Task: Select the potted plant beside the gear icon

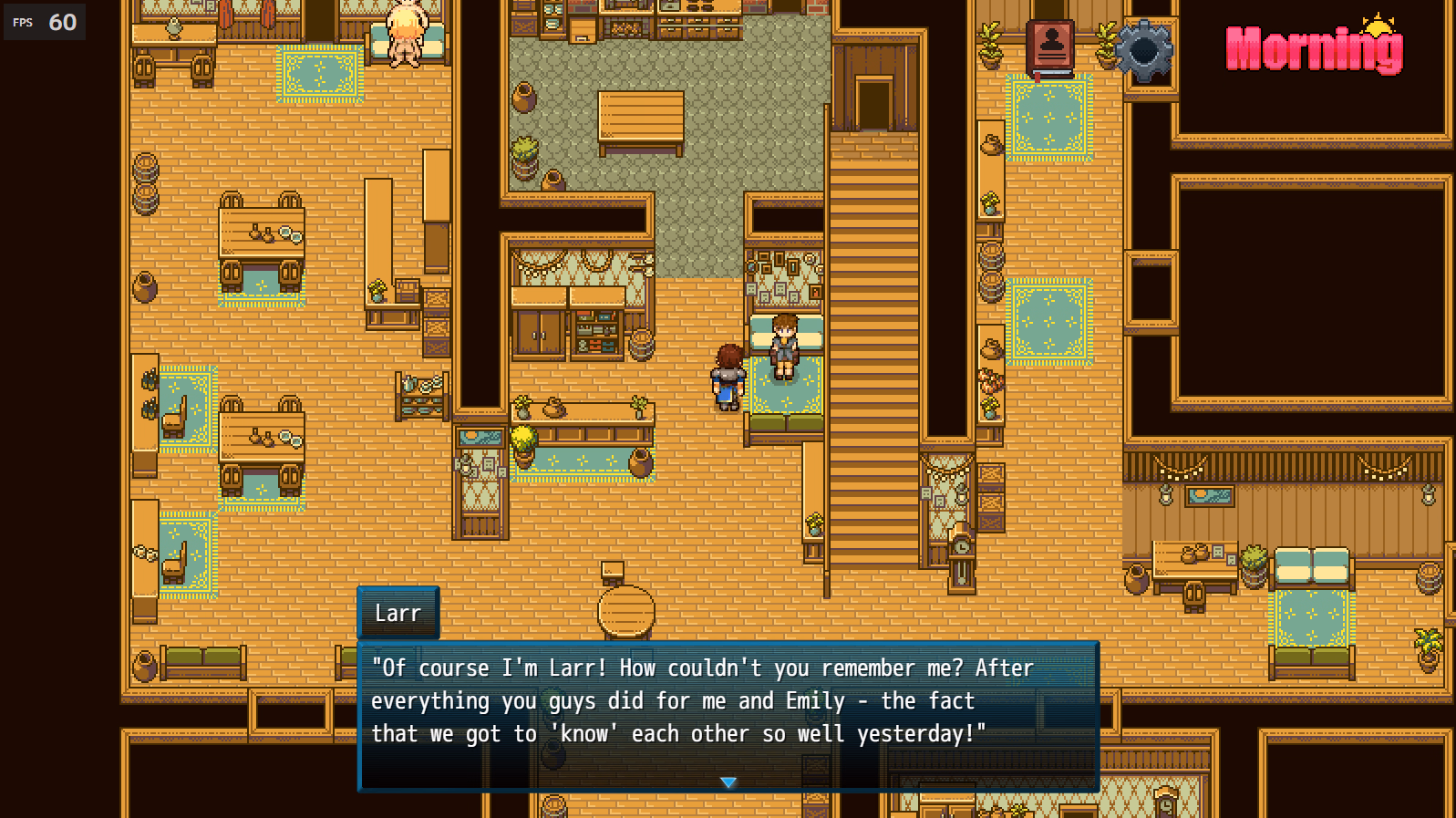Action: [1108, 46]
